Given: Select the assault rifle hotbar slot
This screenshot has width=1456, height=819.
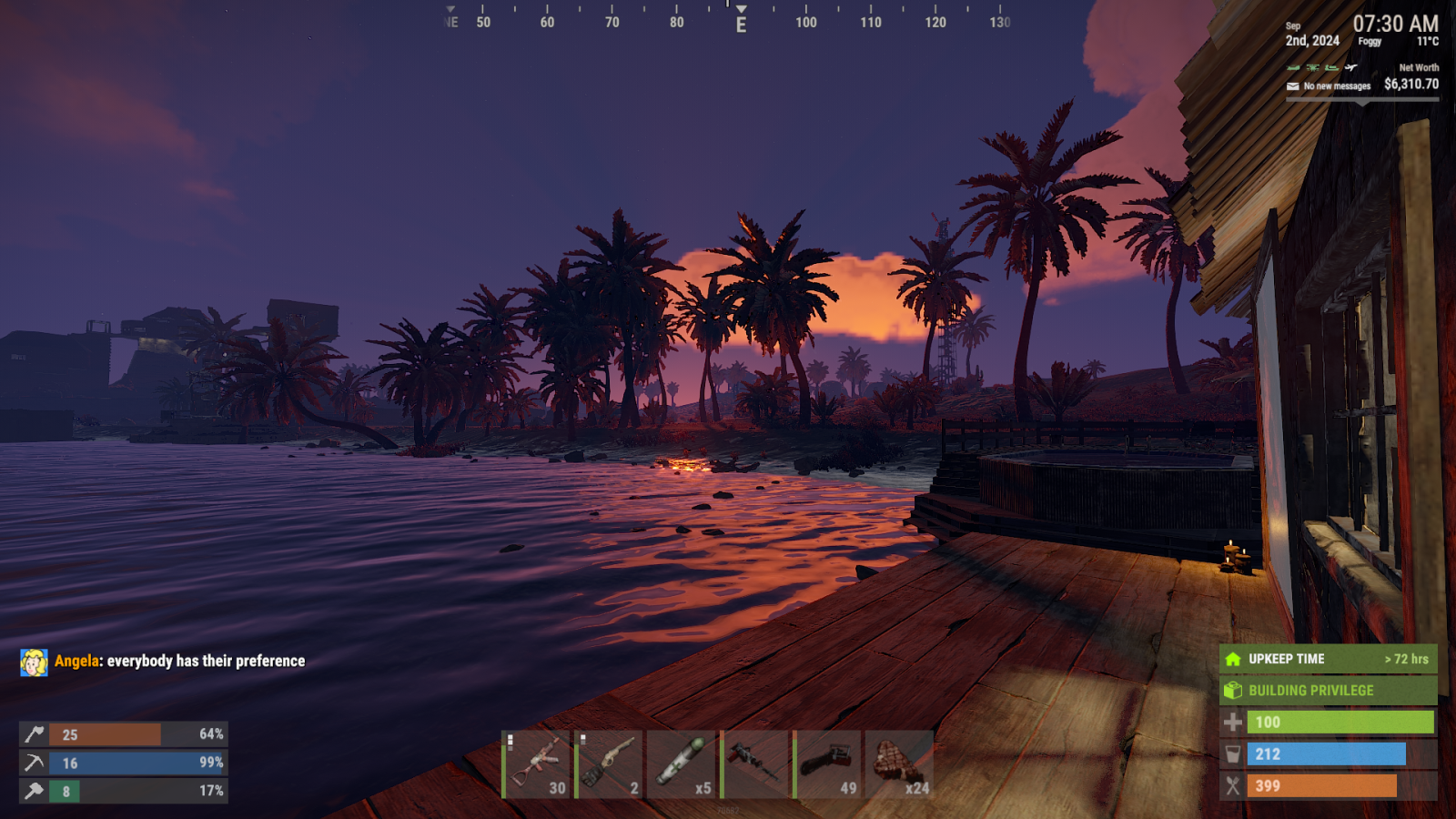Looking at the screenshot, I should [x=536, y=764].
